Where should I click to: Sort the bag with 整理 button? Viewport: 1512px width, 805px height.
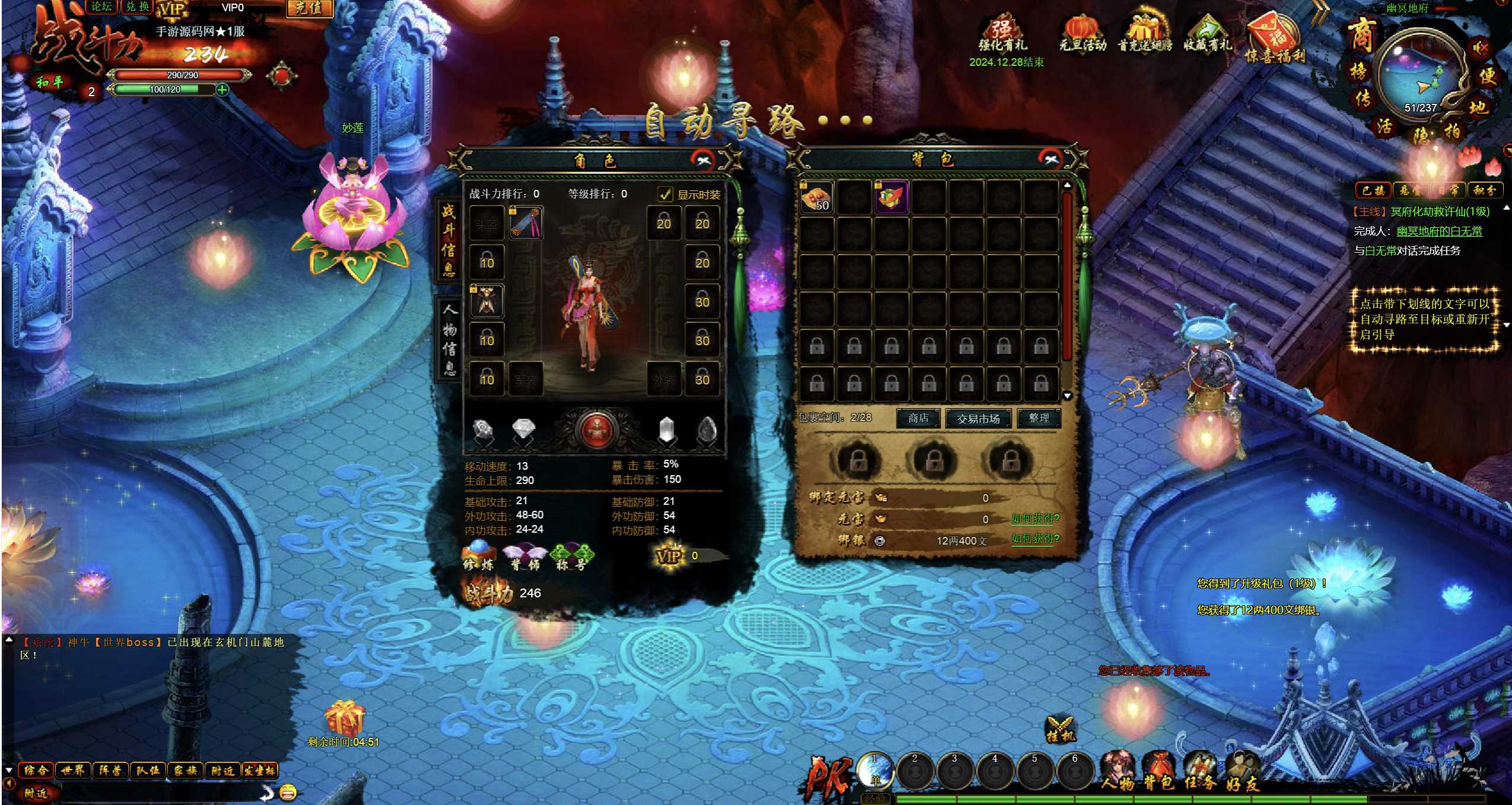(x=1039, y=418)
